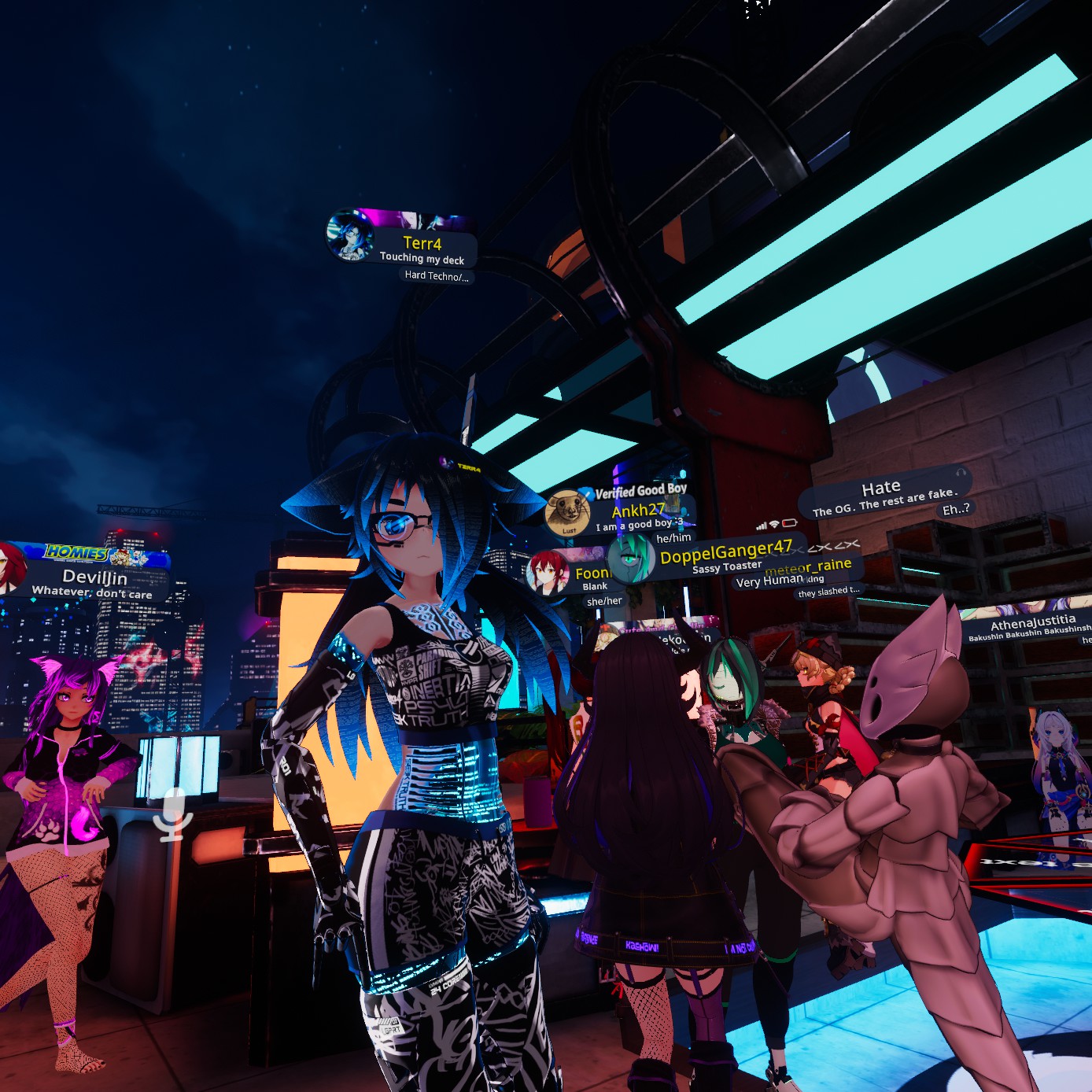This screenshot has height=1092, width=1092.
Task: Select the Hate player nameplate
Action: point(880,489)
